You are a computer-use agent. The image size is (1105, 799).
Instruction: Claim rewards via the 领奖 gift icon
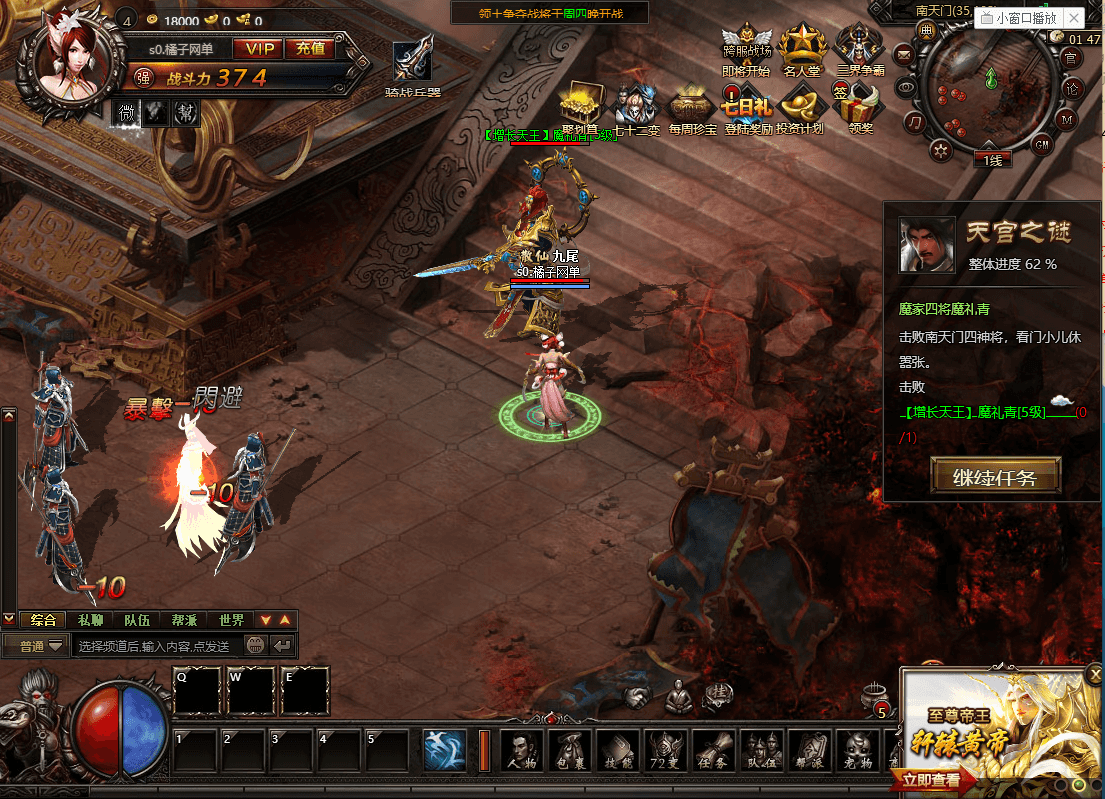860,108
